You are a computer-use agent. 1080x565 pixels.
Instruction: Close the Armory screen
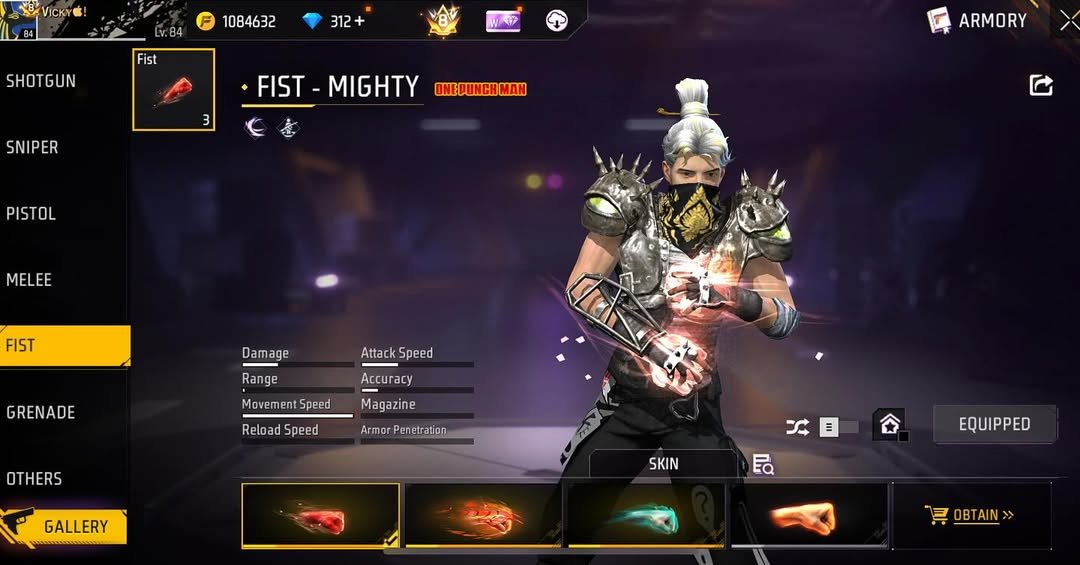pyautogui.click(x=1068, y=20)
